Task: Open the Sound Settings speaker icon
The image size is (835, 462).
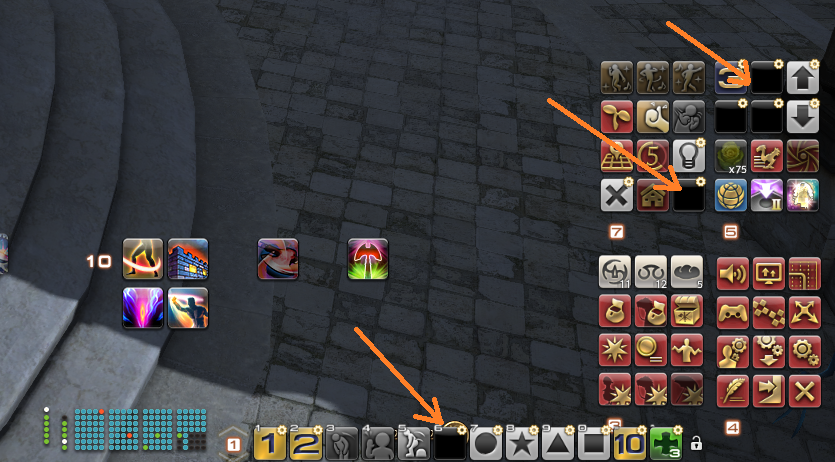Action: [x=733, y=273]
